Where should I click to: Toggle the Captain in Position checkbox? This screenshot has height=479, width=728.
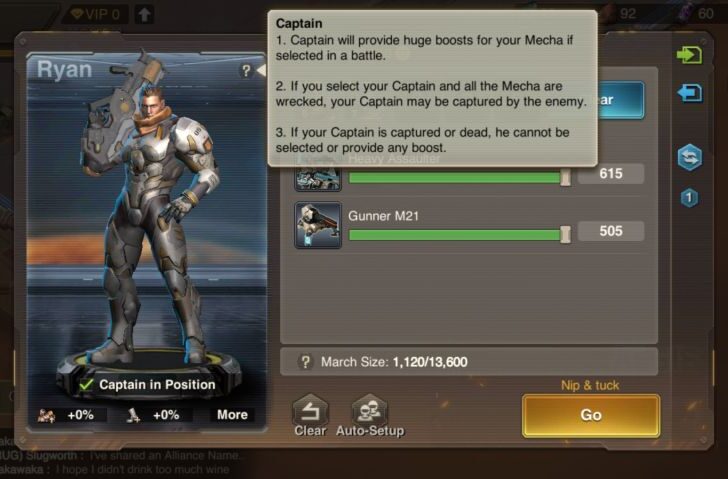[x=89, y=385]
